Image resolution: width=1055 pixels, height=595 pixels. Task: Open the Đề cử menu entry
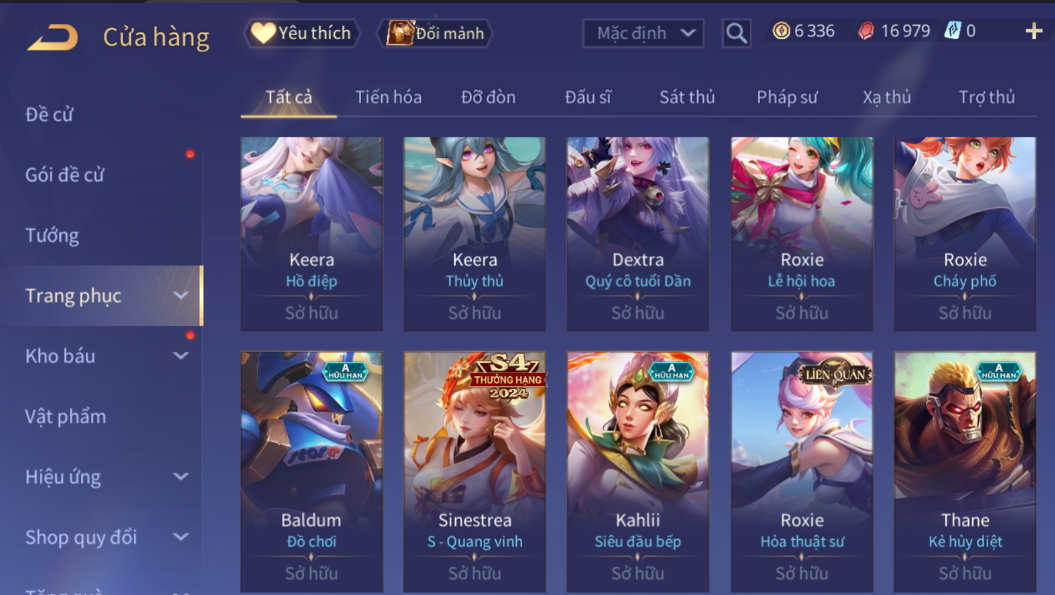50,114
